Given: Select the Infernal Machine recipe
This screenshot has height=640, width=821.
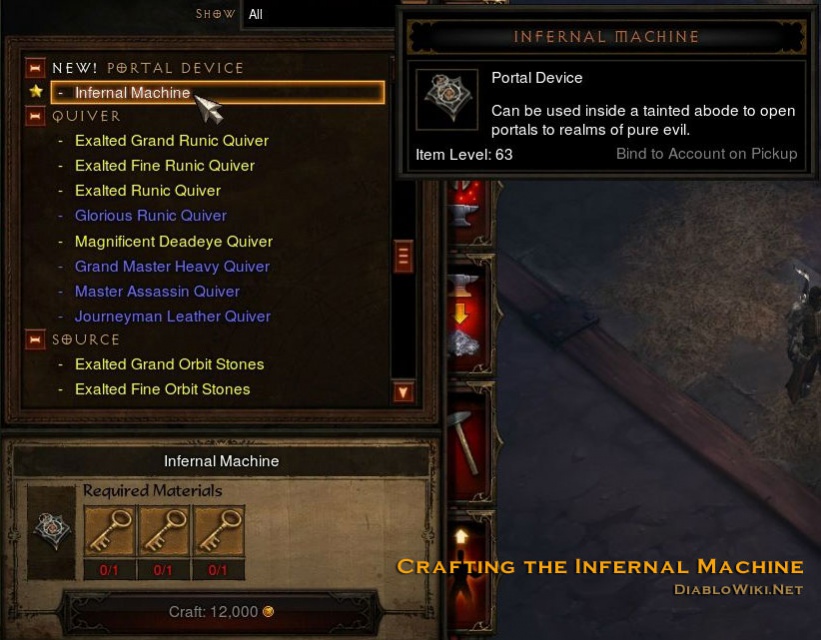Looking at the screenshot, I should coord(132,93).
